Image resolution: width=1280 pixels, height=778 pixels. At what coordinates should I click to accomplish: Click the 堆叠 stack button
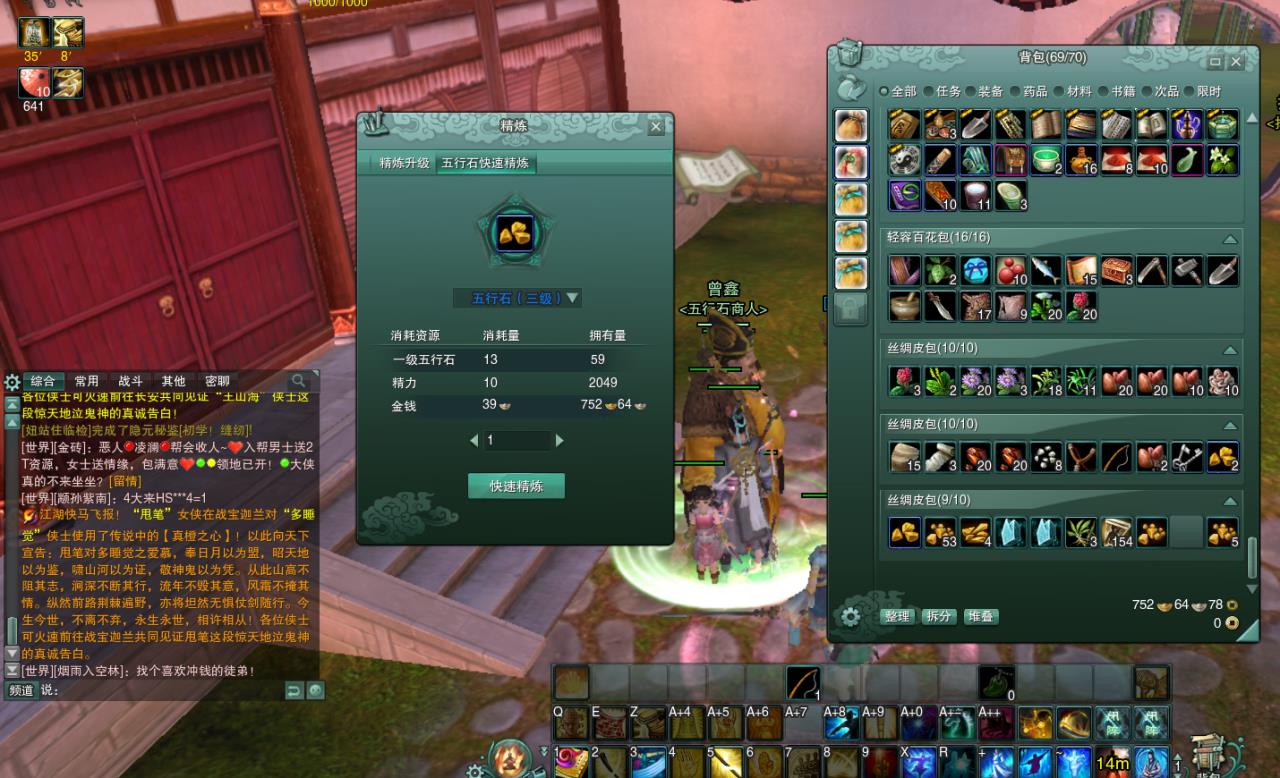pos(980,617)
